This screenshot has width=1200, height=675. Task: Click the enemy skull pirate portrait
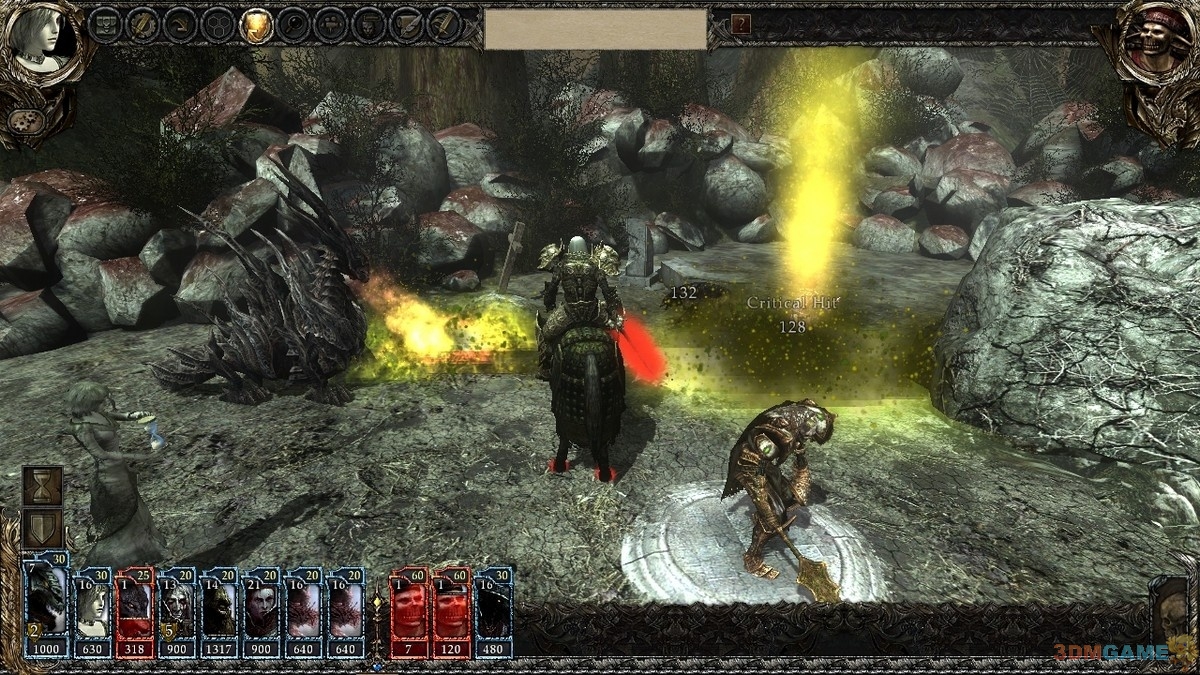click(1156, 42)
